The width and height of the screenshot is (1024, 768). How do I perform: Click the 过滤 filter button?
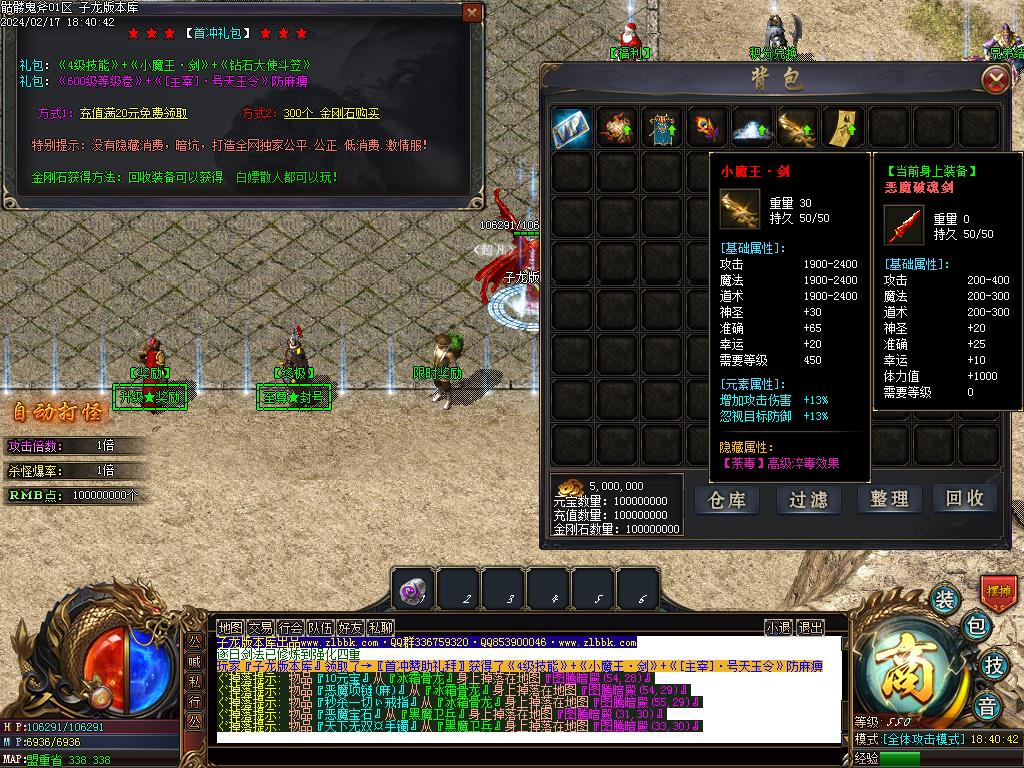[808, 499]
